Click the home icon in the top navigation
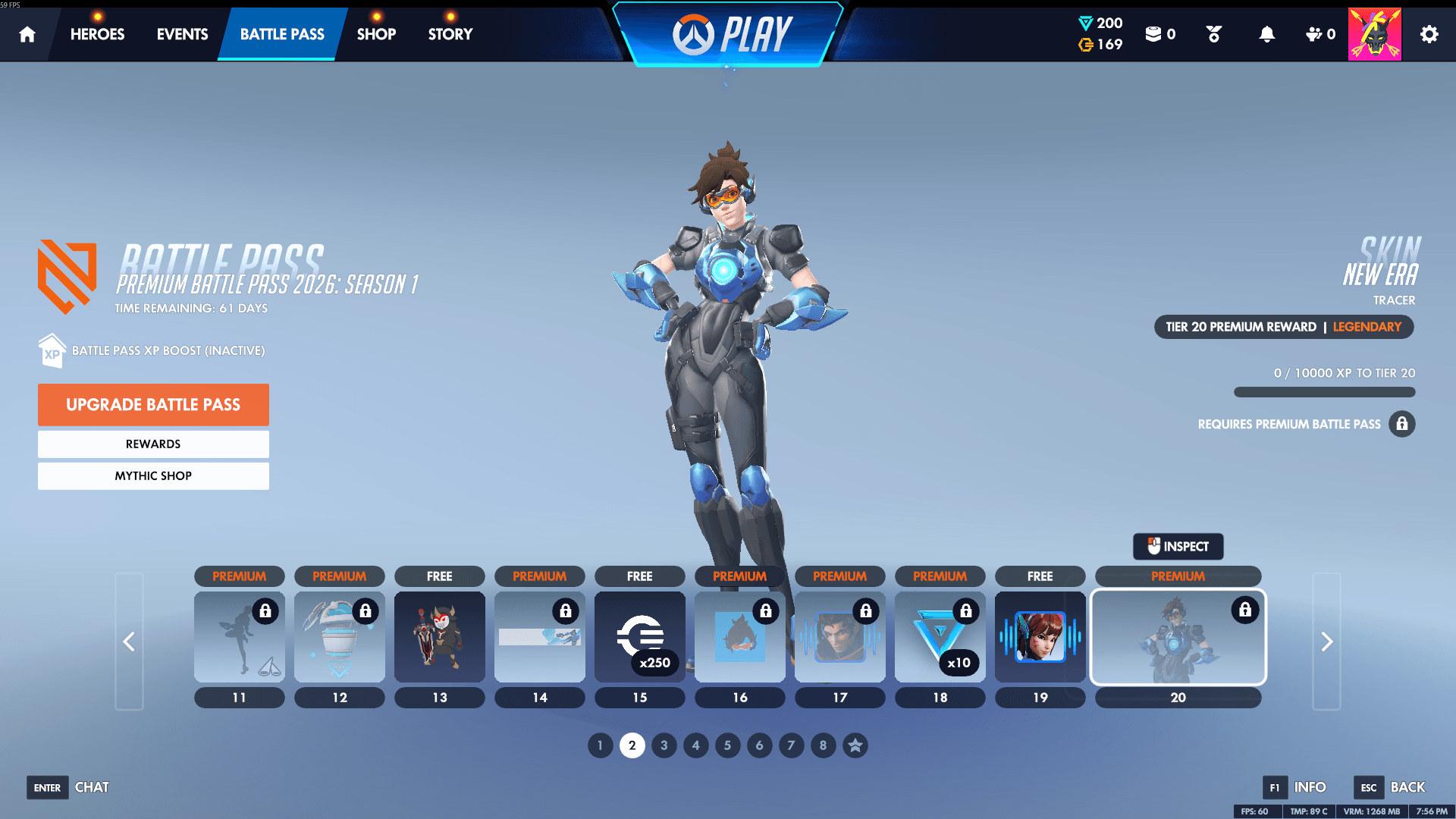 (x=27, y=34)
